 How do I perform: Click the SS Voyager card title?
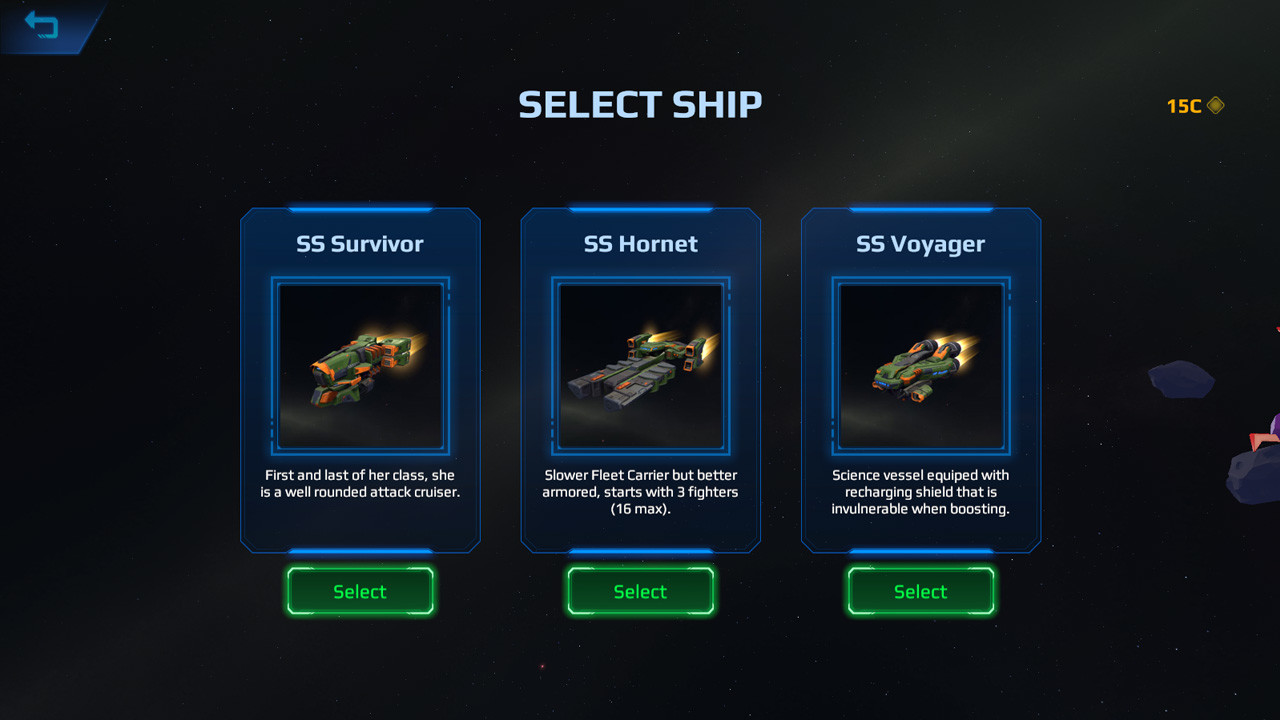point(920,243)
